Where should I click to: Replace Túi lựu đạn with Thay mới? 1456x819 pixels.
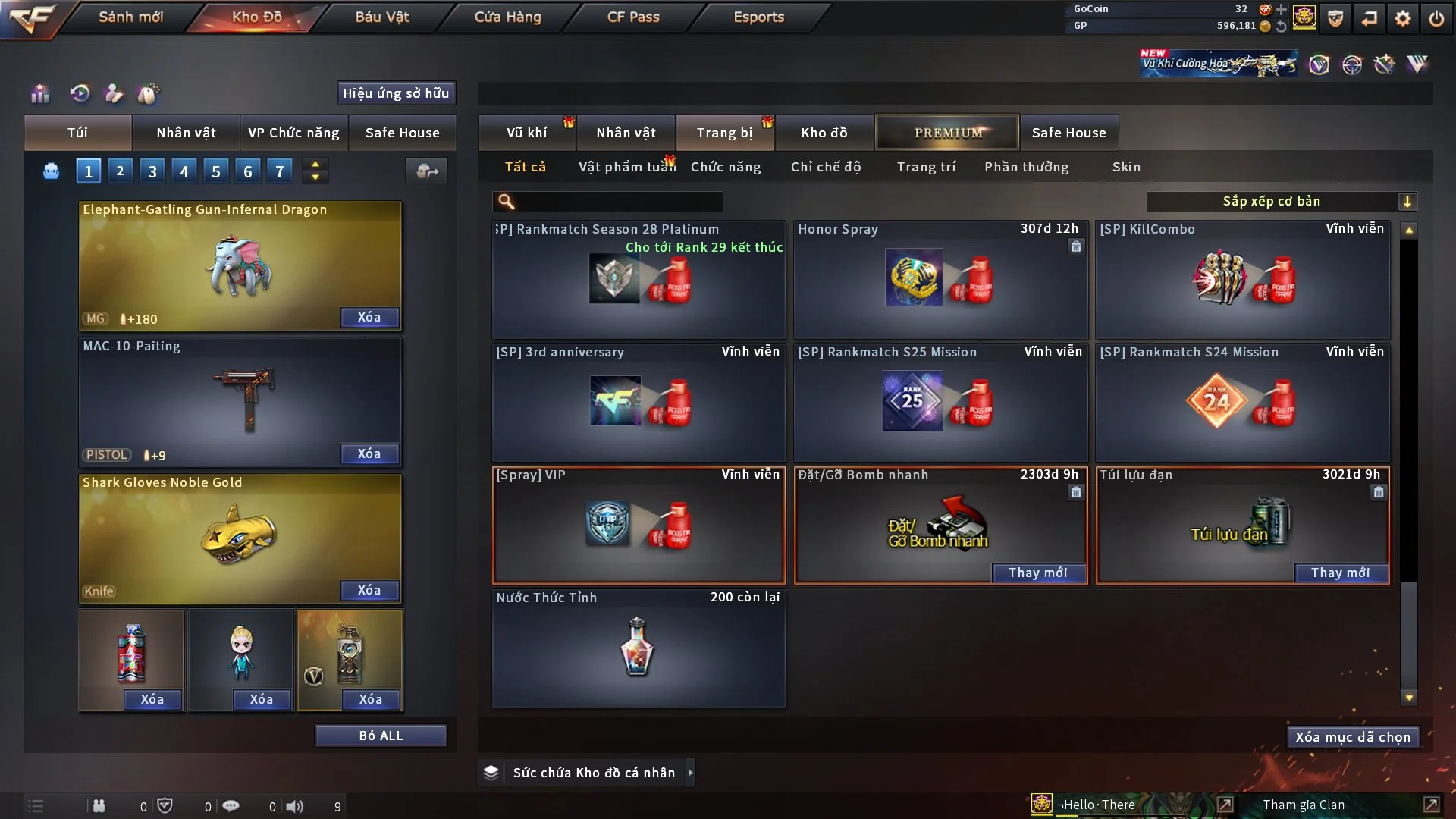[1340, 573]
